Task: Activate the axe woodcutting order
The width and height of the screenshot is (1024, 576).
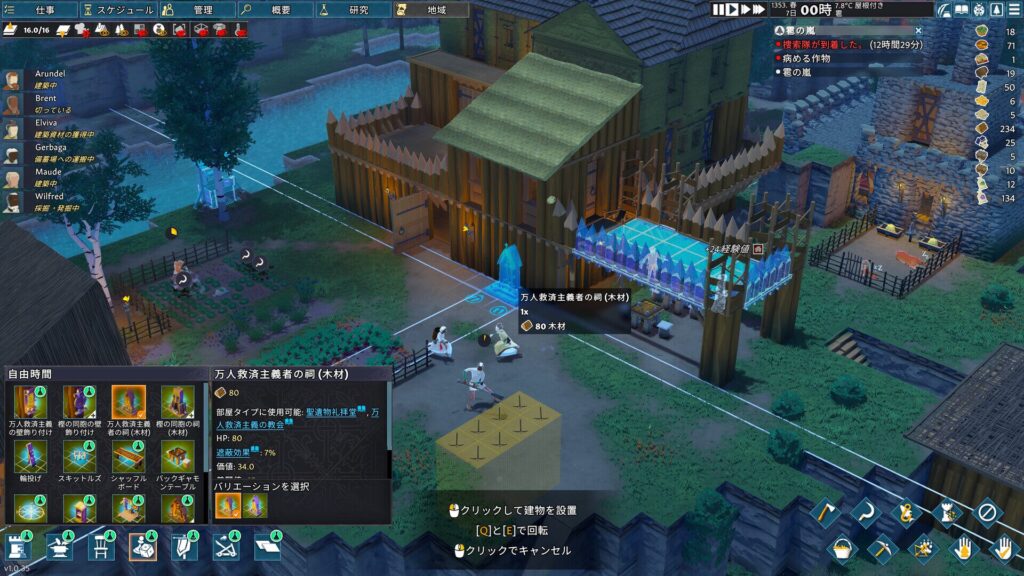Action: coord(826,514)
